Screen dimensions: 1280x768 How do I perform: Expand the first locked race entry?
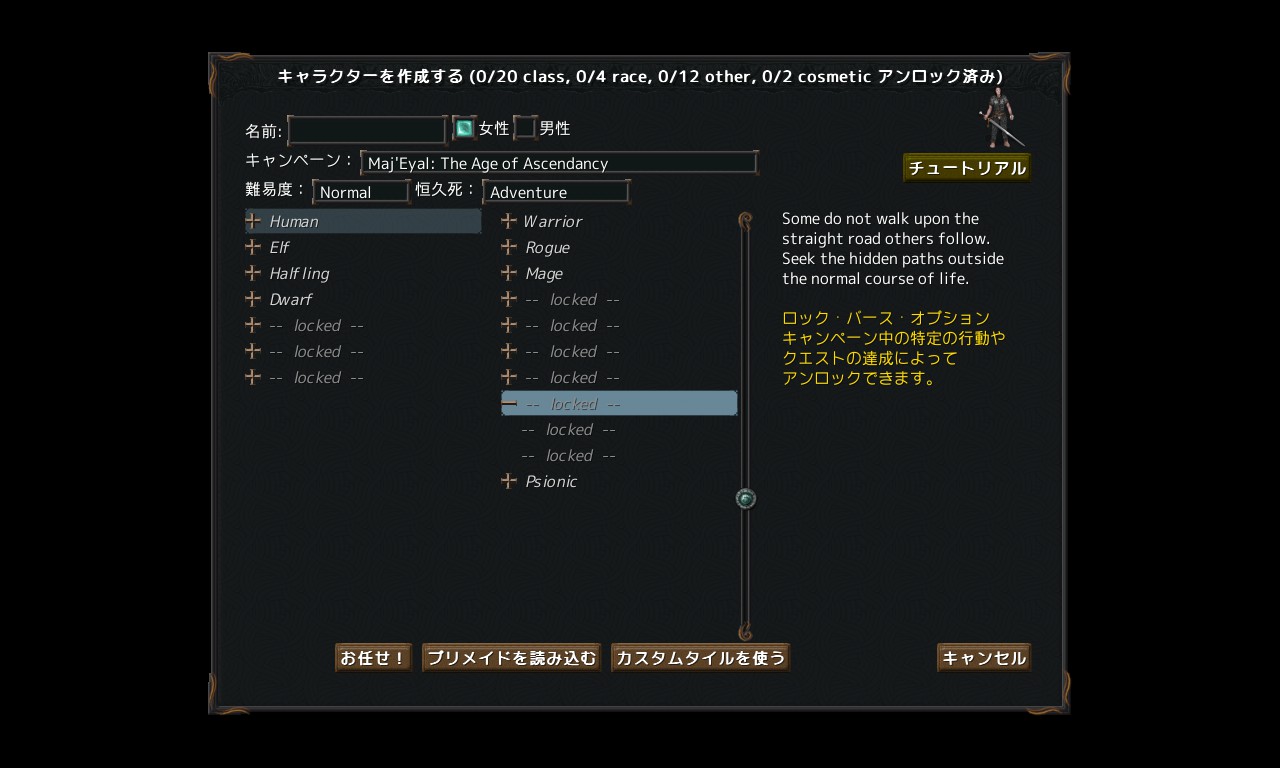point(251,325)
